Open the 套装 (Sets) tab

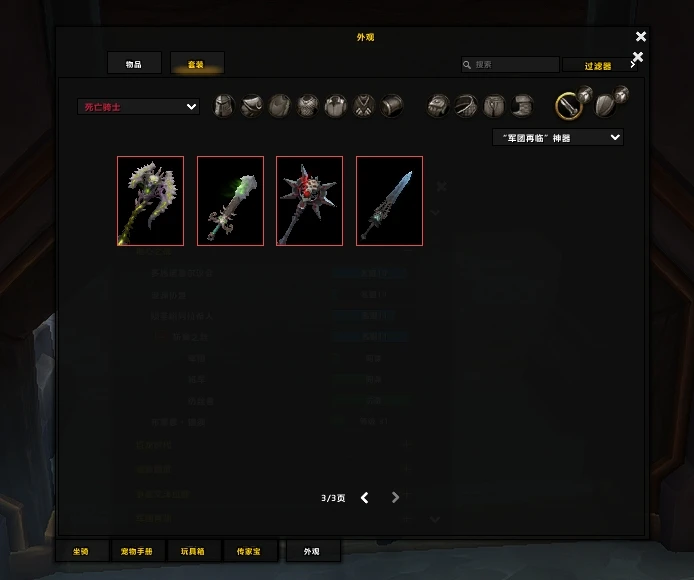coord(196,64)
